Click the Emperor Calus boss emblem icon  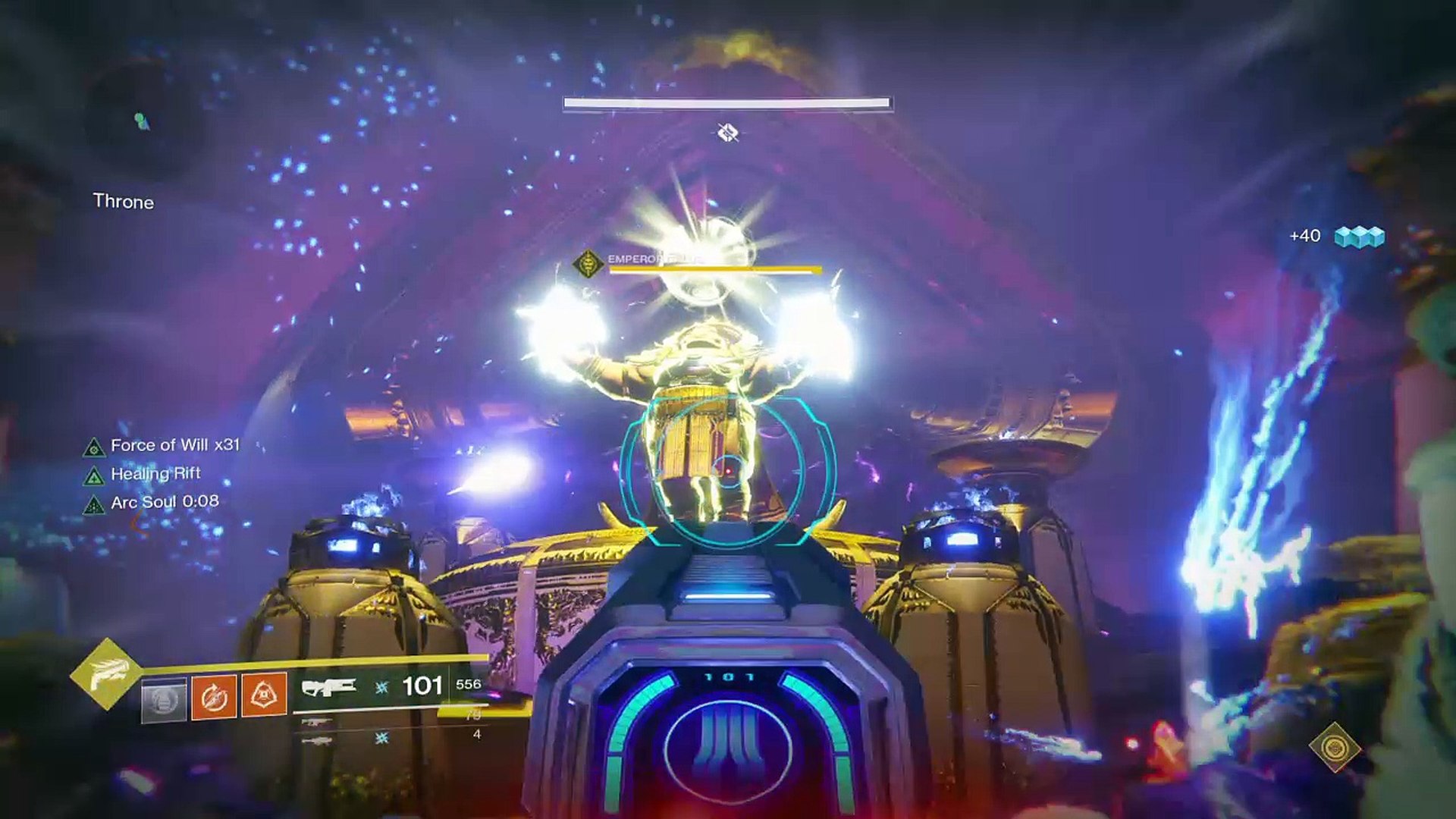(x=588, y=264)
